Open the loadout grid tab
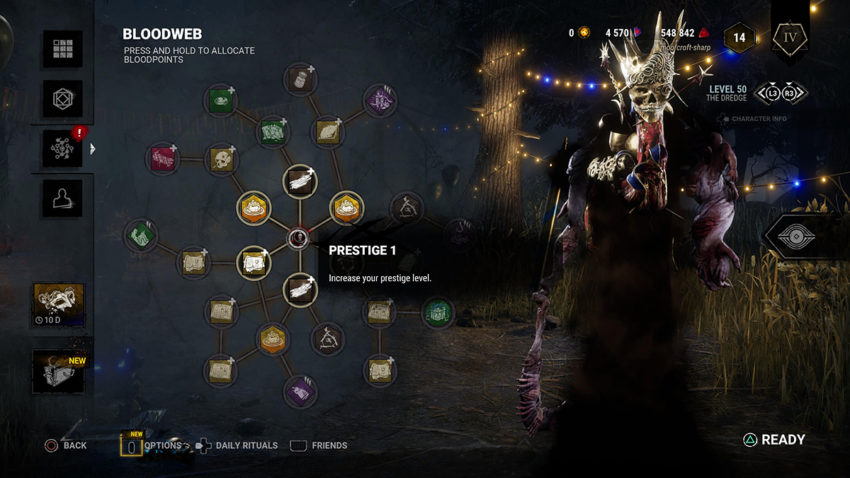Viewport: 850px width, 478px height. pyautogui.click(x=62, y=49)
